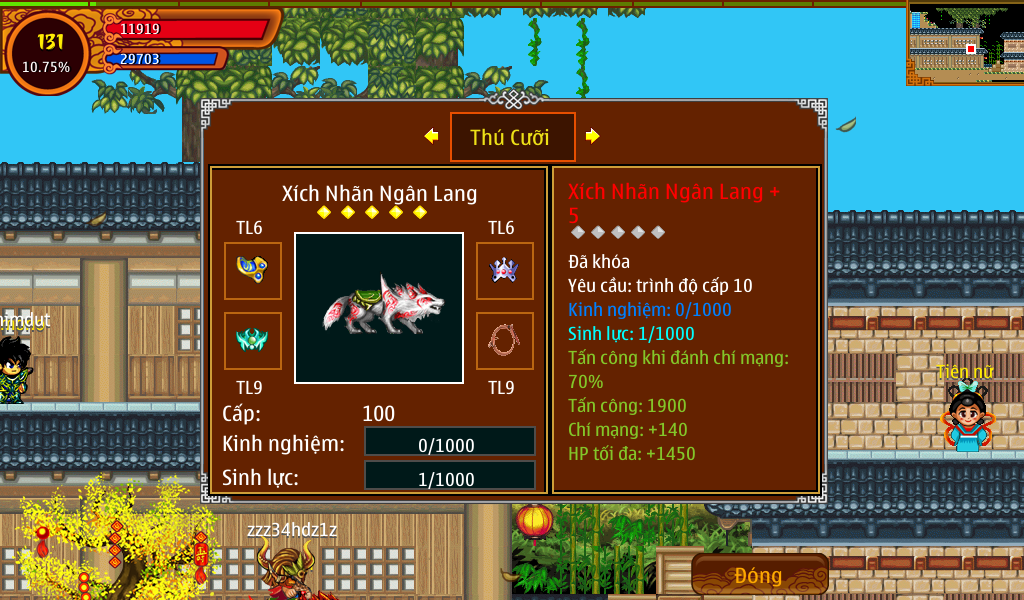Select the teal winged mount gear slot
The image size is (1024, 600).
[253, 340]
